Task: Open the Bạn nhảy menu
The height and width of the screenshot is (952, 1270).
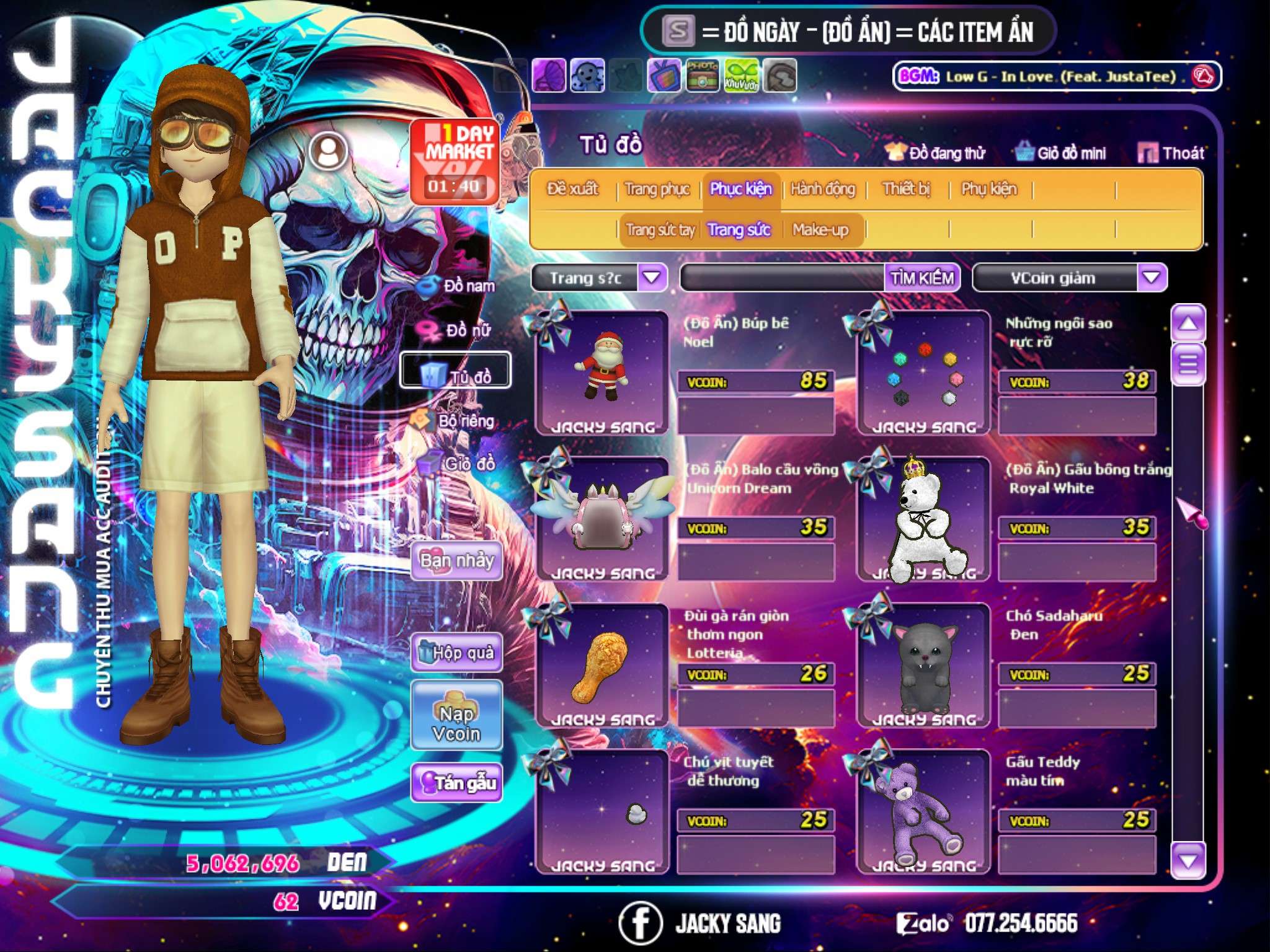Action: pyautogui.click(x=456, y=561)
